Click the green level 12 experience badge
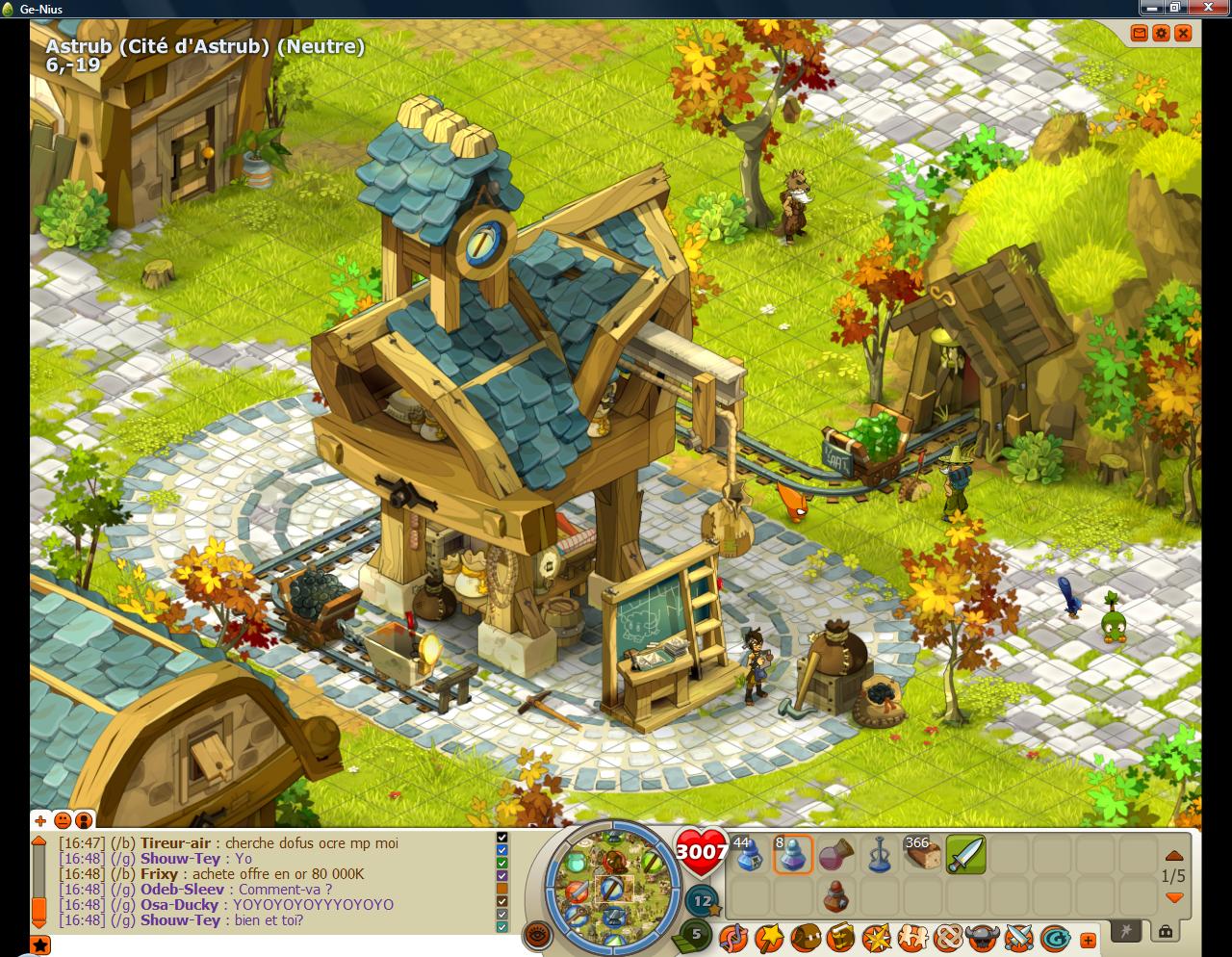 click(x=702, y=899)
